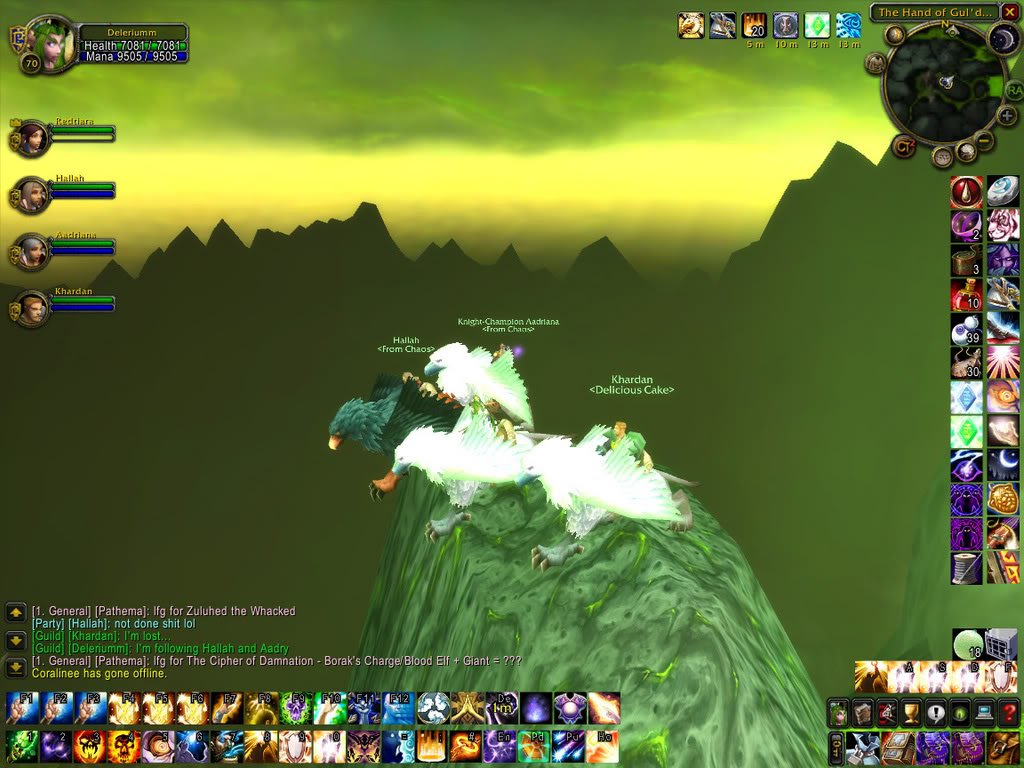Click the crescent moon day-night indicator
This screenshot has height=768, width=1024.
[x=1003, y=40]
